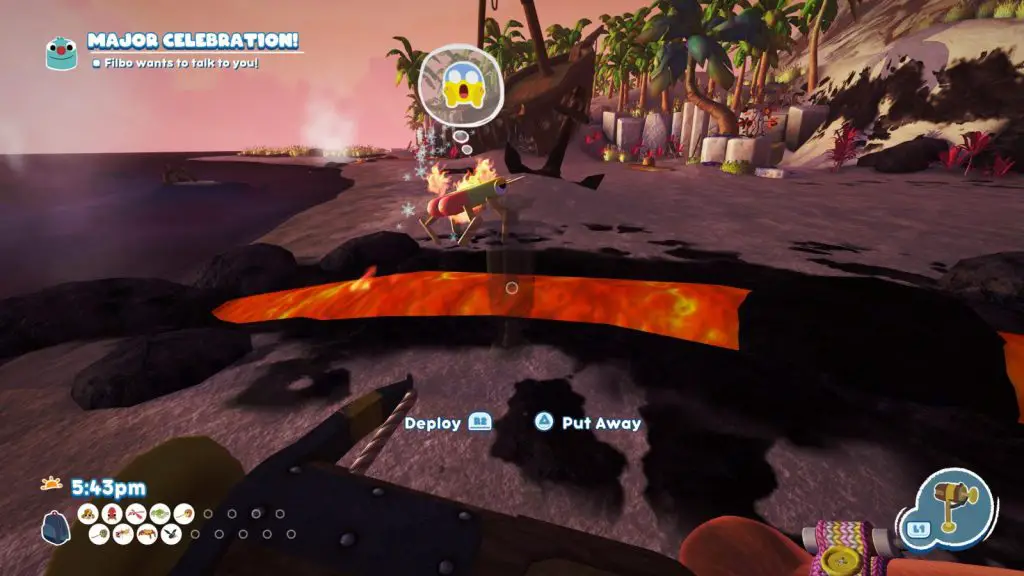This screenshot has height=576, width=1024.
Task: Click the blue Filbo face quest icon
Action: coord(61,52)
